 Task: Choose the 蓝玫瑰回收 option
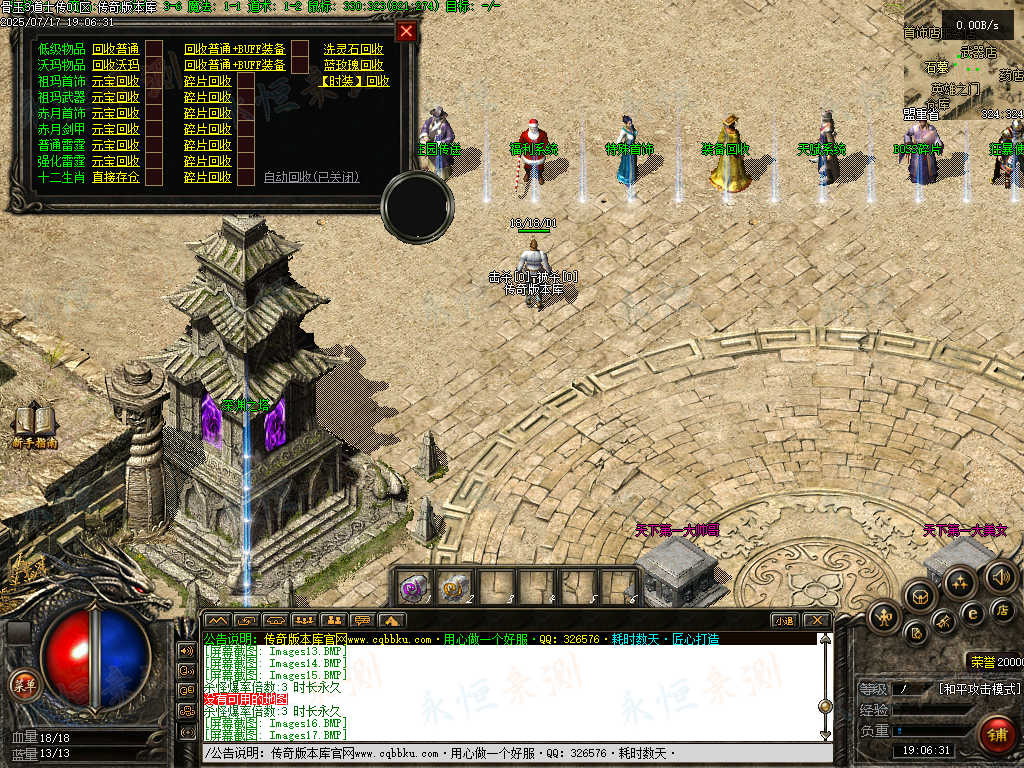pos(353,65)
